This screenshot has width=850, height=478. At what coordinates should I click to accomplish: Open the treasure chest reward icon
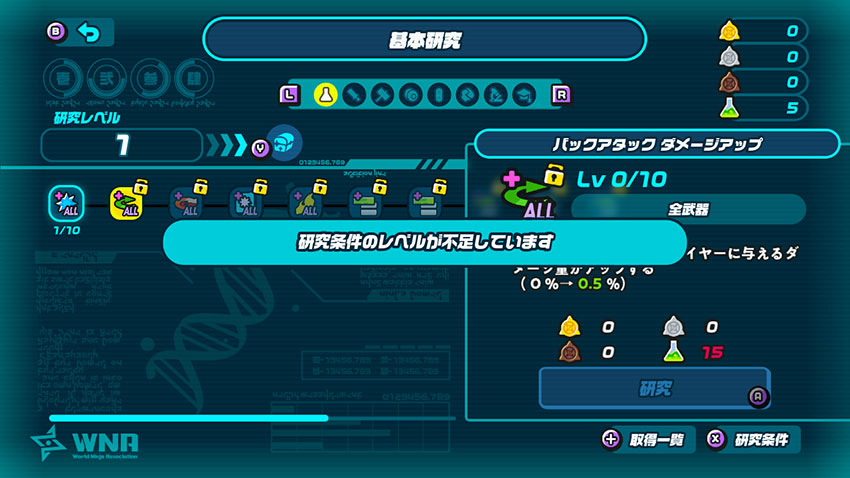[284, 143]
